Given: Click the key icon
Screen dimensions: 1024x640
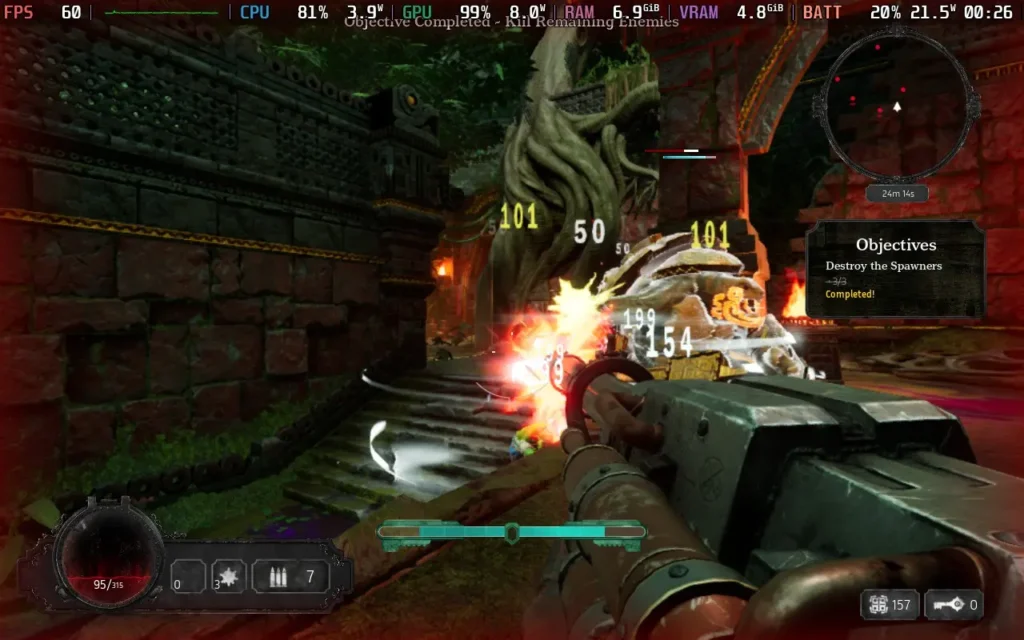Looking at the screenshot, I should pos(945,604).
